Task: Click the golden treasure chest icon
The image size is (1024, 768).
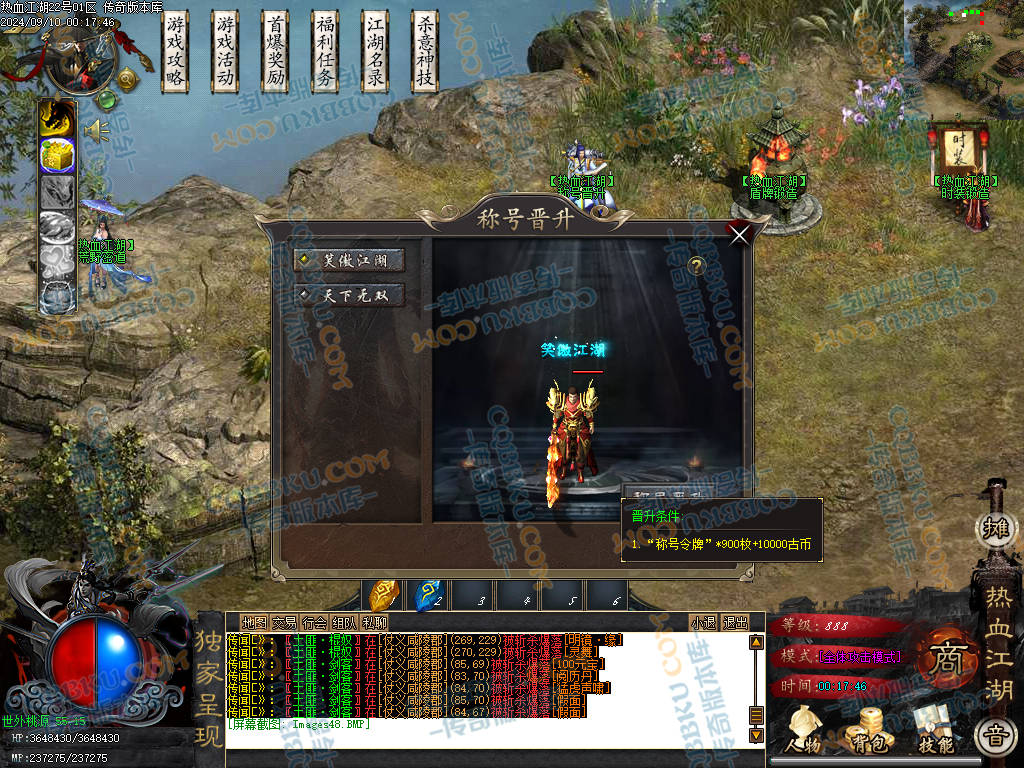Action: click(57, 155)
